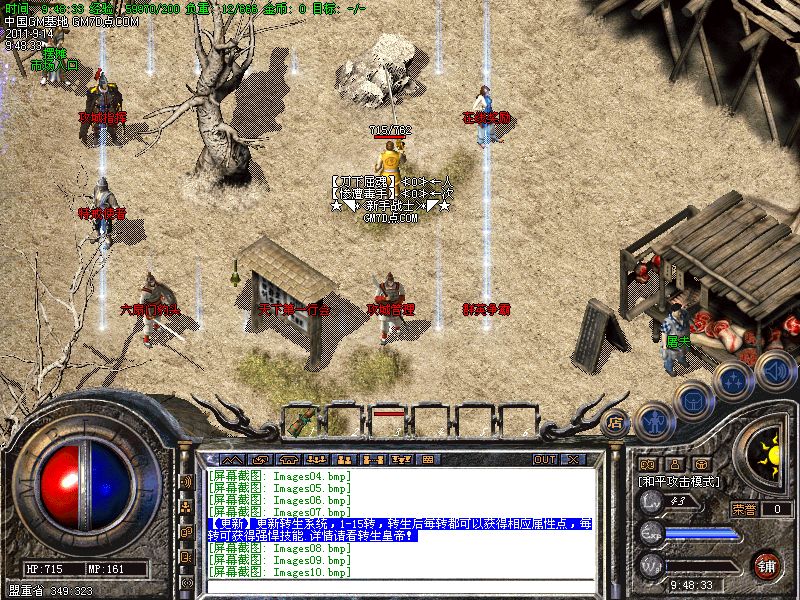800x600 pixels.
Task: Click the 荣誉 honor label
Action: (744, 509)
